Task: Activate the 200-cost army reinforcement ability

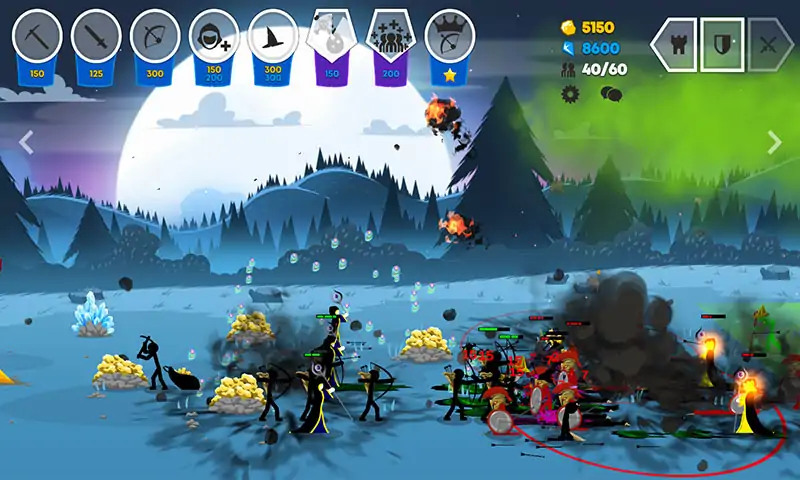Action: pyautogui.click(x=391, y=38)
